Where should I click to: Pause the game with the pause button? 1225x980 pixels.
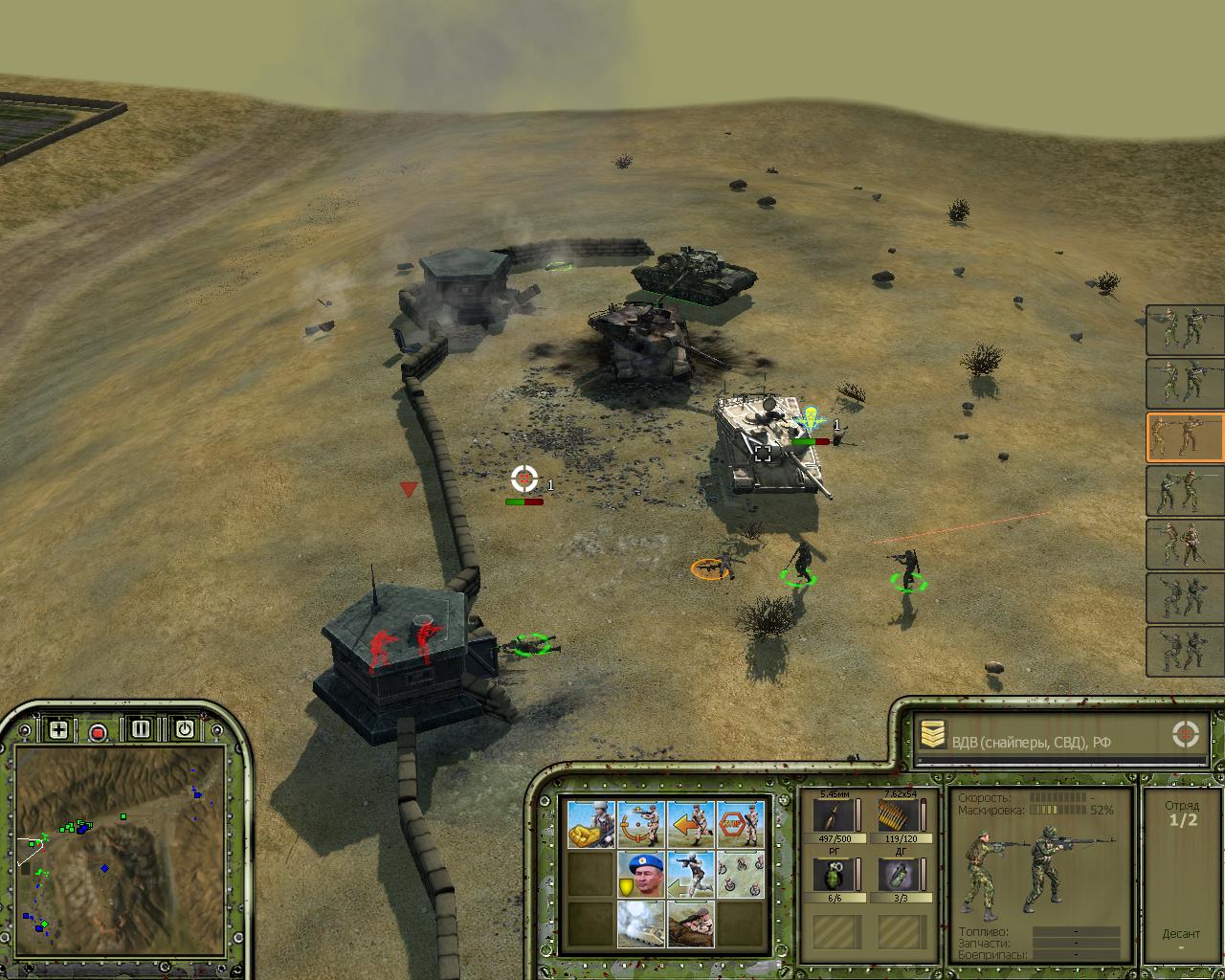[141, 729]
